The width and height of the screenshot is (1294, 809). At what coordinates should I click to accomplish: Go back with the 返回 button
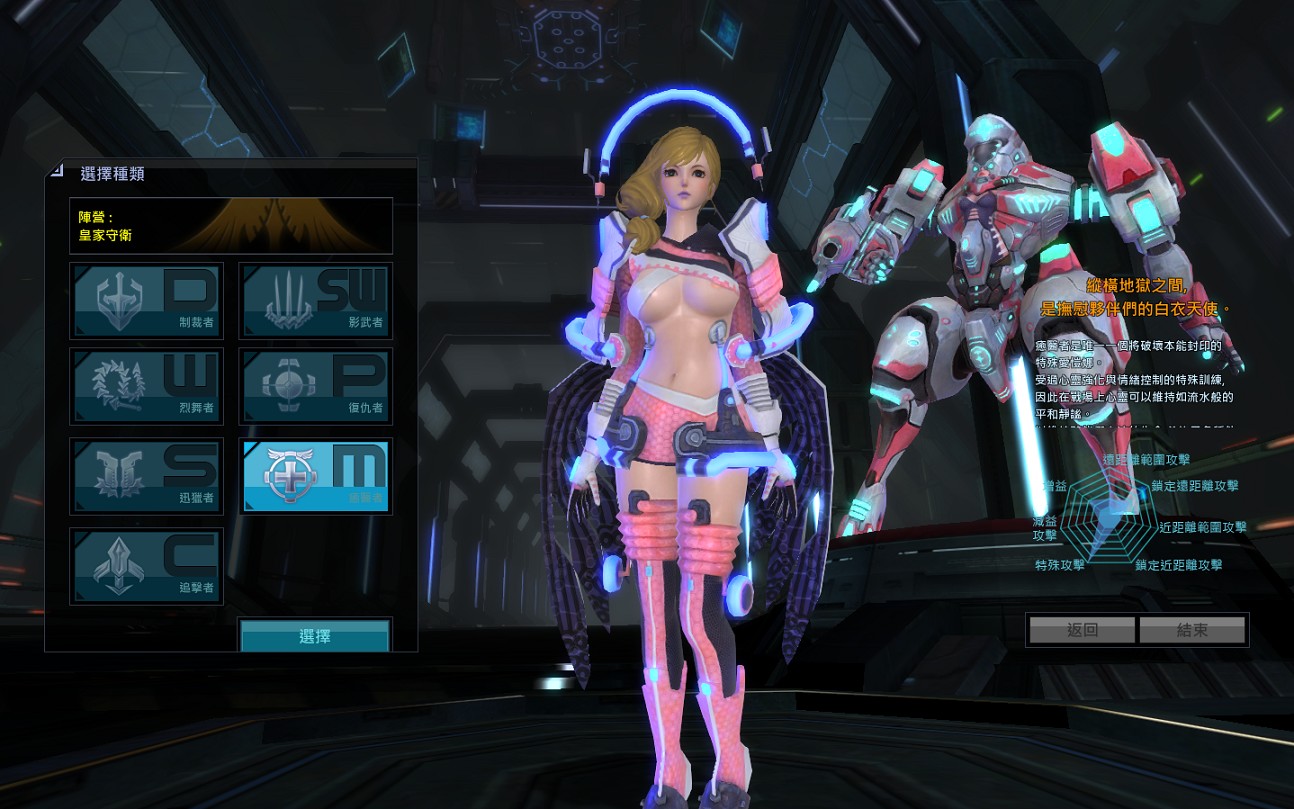tap(1082, 630)
